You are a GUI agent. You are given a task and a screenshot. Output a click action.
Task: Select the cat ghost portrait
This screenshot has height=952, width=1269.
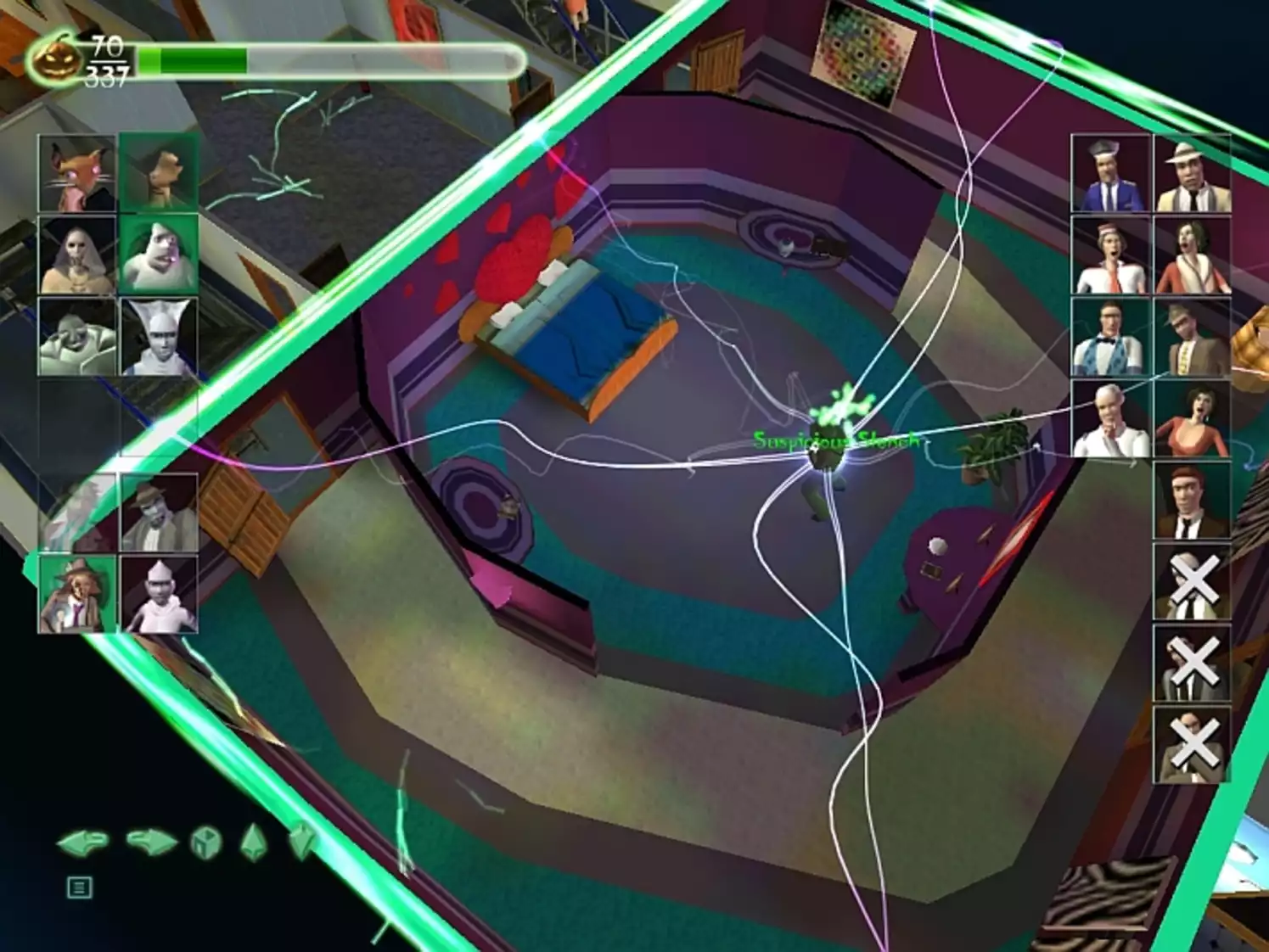76,173
